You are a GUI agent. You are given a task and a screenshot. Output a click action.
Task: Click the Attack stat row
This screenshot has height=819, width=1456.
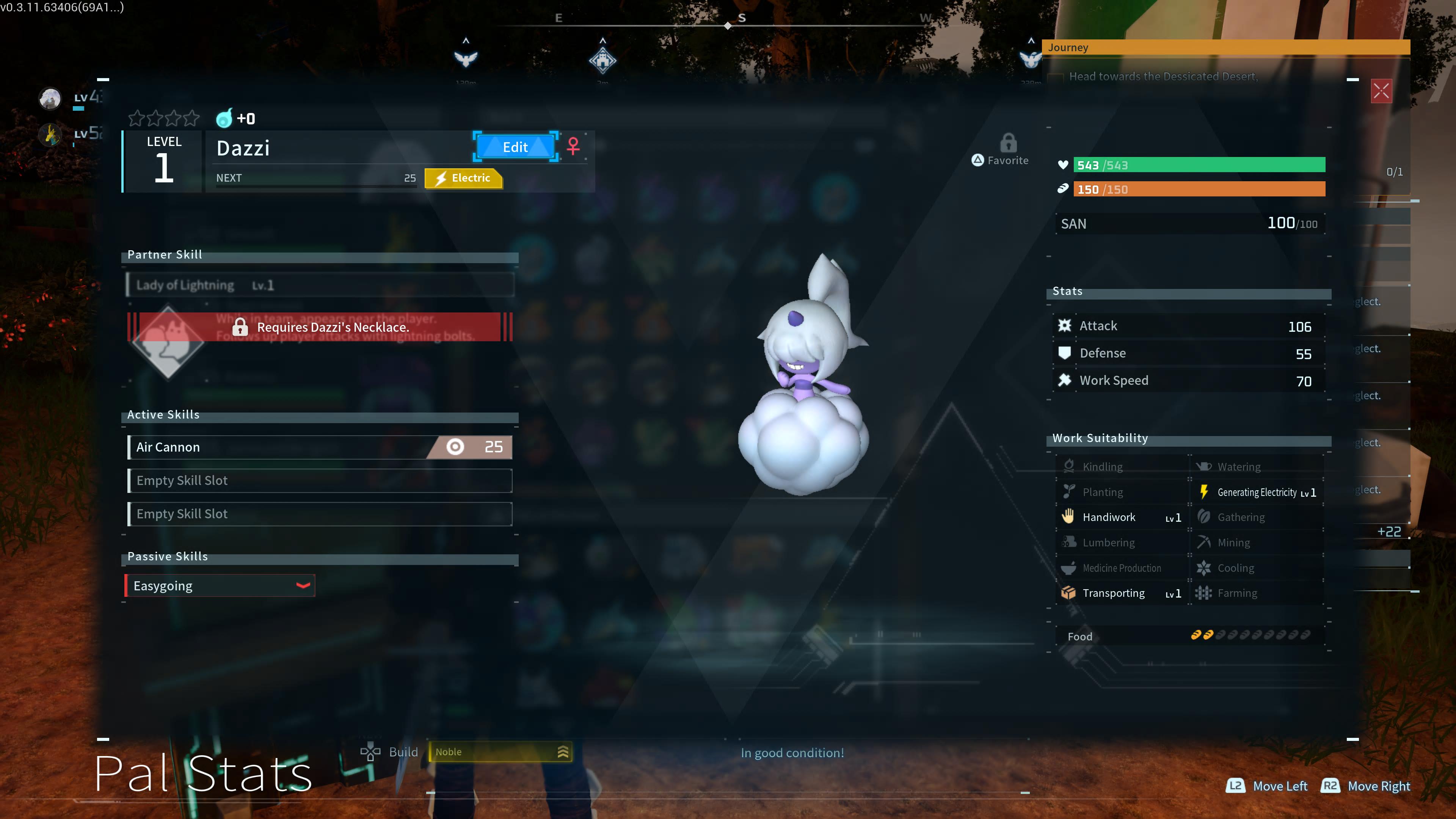(x=1189, y=326)
